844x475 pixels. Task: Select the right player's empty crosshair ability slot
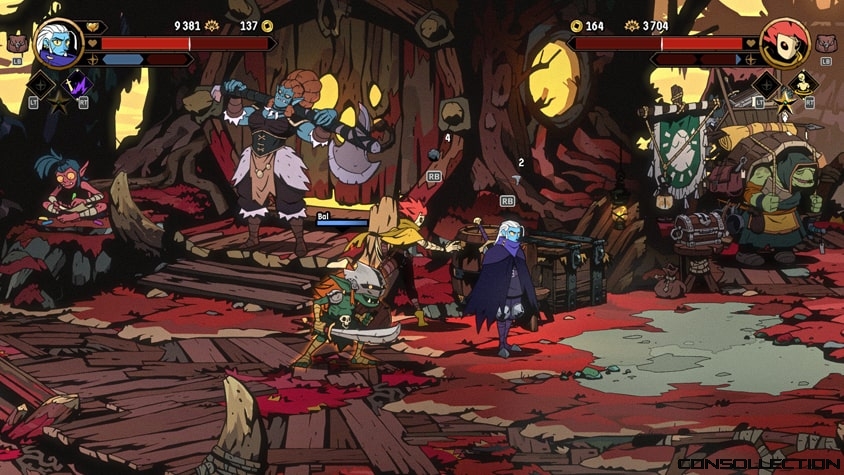click(767, 84)
